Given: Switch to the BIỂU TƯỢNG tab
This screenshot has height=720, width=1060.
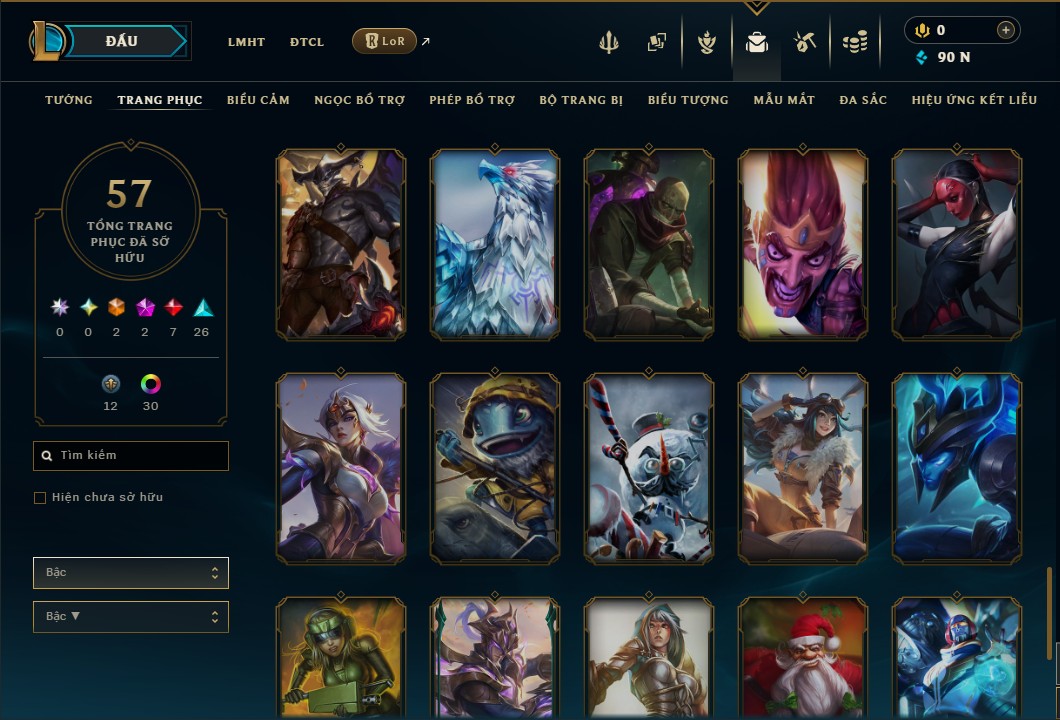Looking at the screenshot, I should point(688,100).
